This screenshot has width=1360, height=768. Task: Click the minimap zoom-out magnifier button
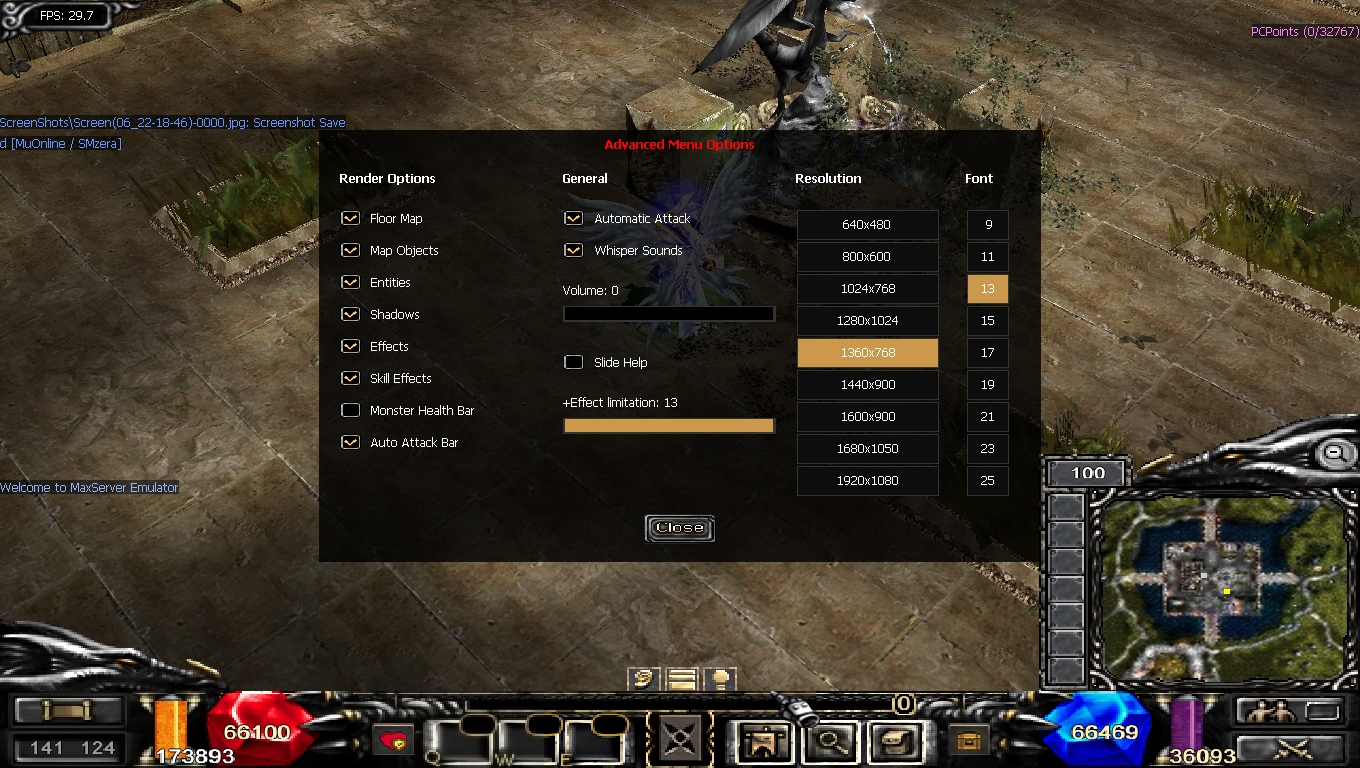1334,454
